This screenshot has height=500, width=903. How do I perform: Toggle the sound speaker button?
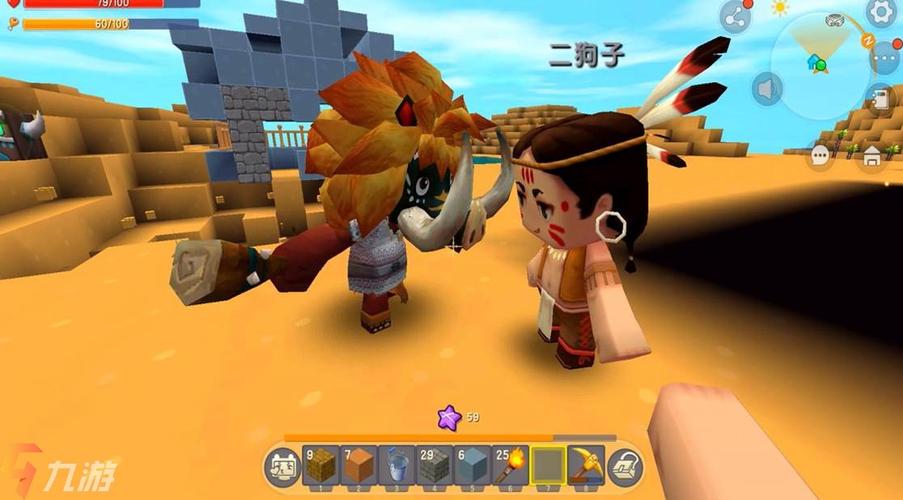[x=767, y=89]
